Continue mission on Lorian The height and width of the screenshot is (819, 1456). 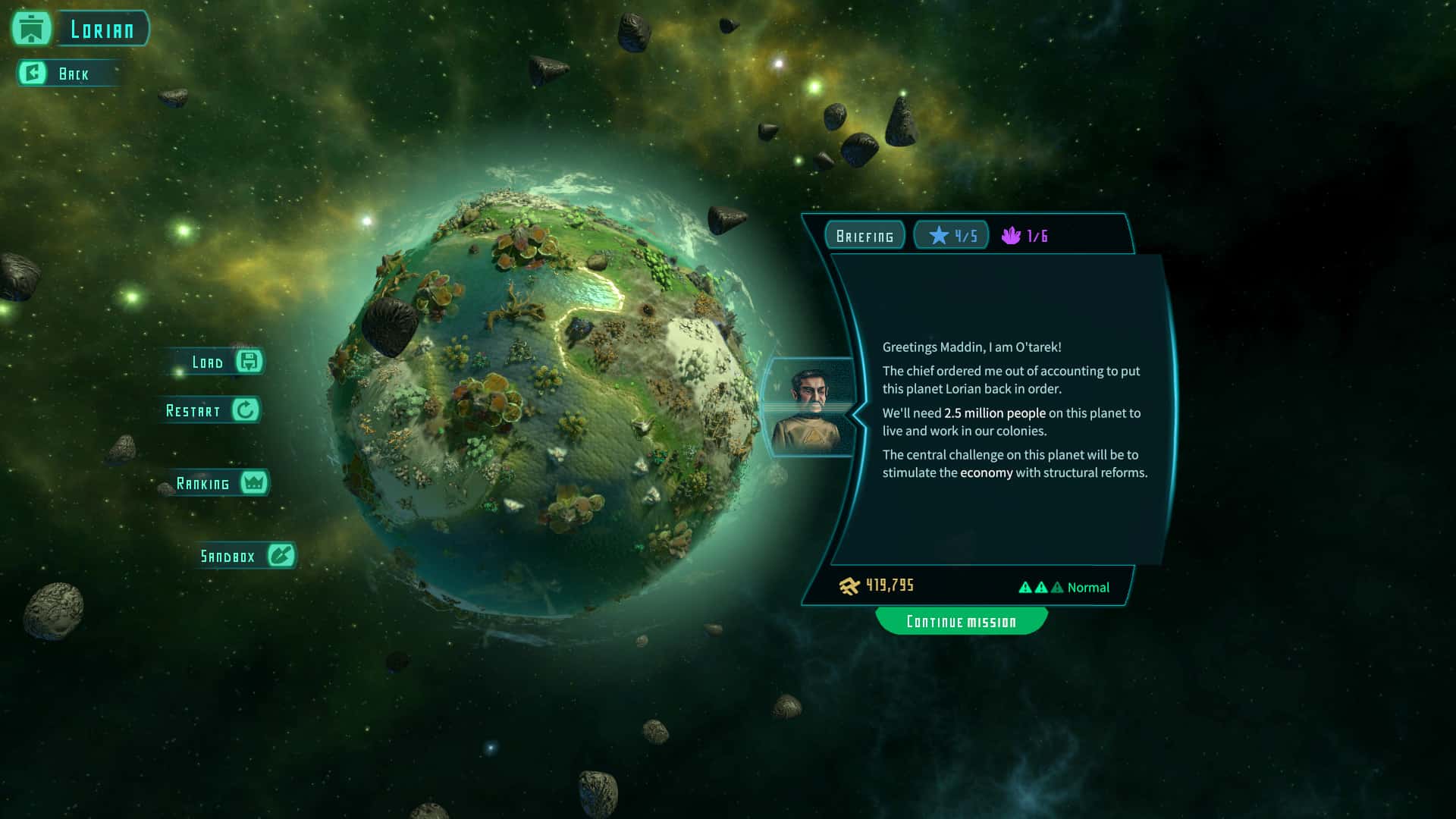click(x=961, y=622)
